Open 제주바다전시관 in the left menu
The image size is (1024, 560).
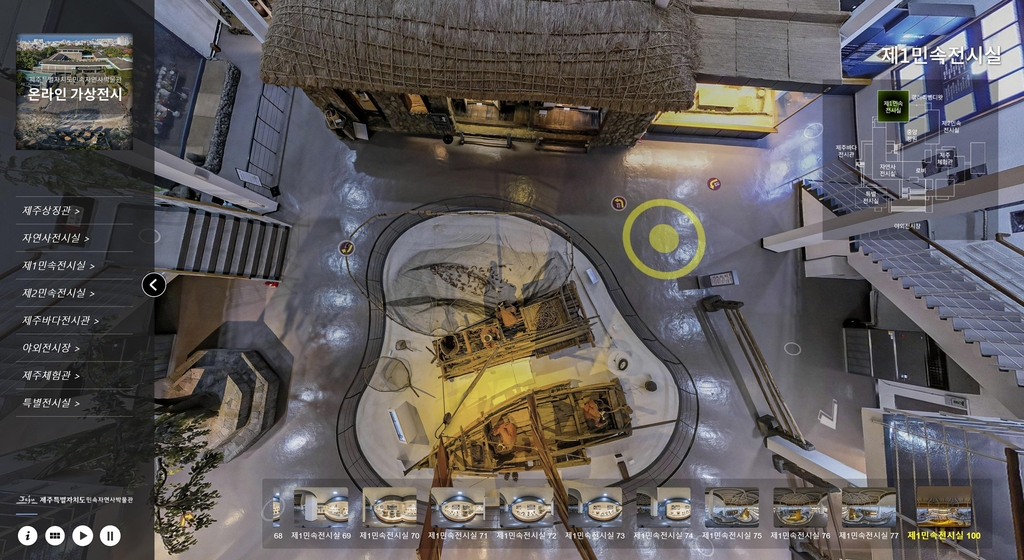click(60, 321)
